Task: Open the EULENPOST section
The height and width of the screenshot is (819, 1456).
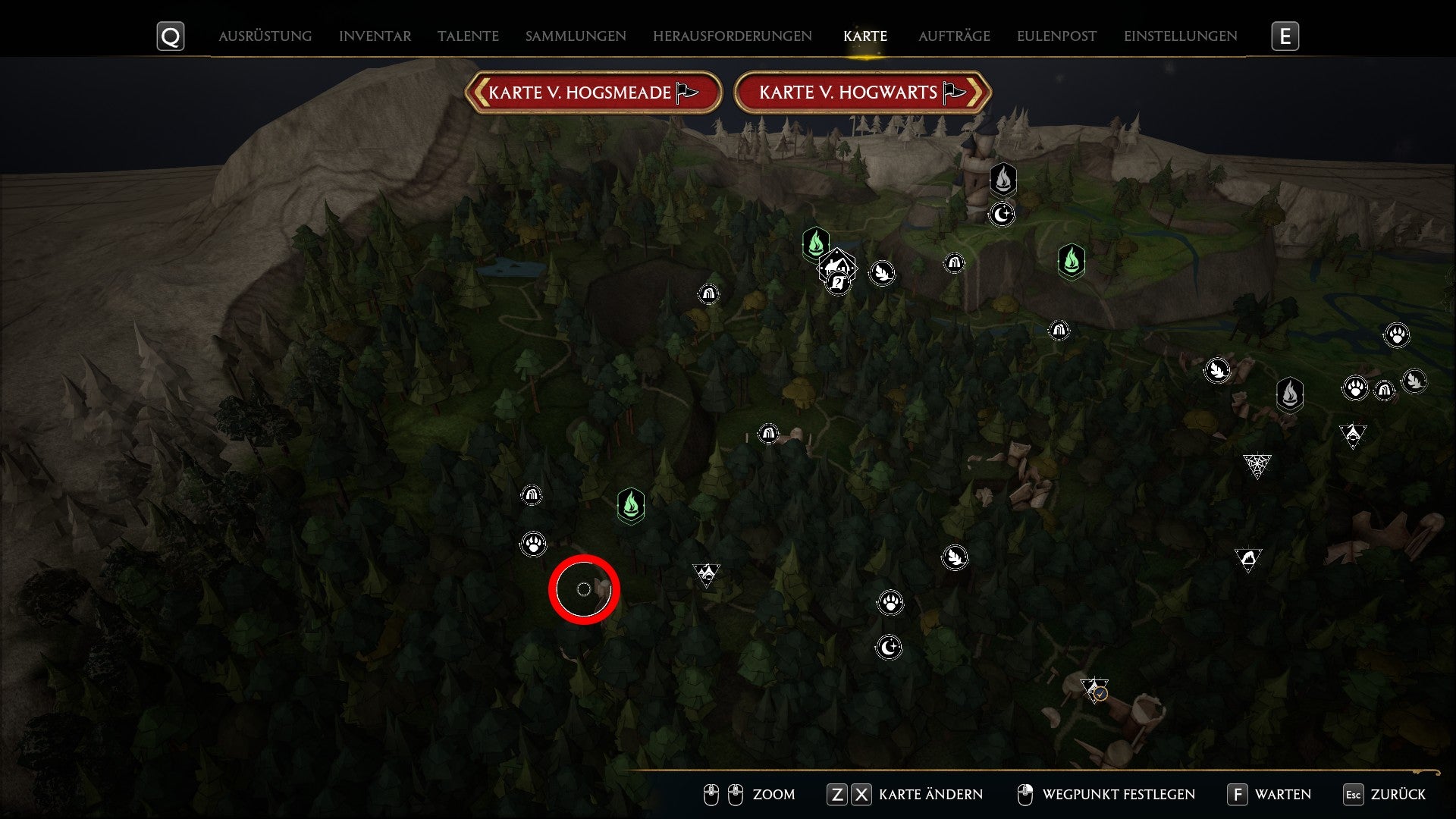Action: [1056, 35]
